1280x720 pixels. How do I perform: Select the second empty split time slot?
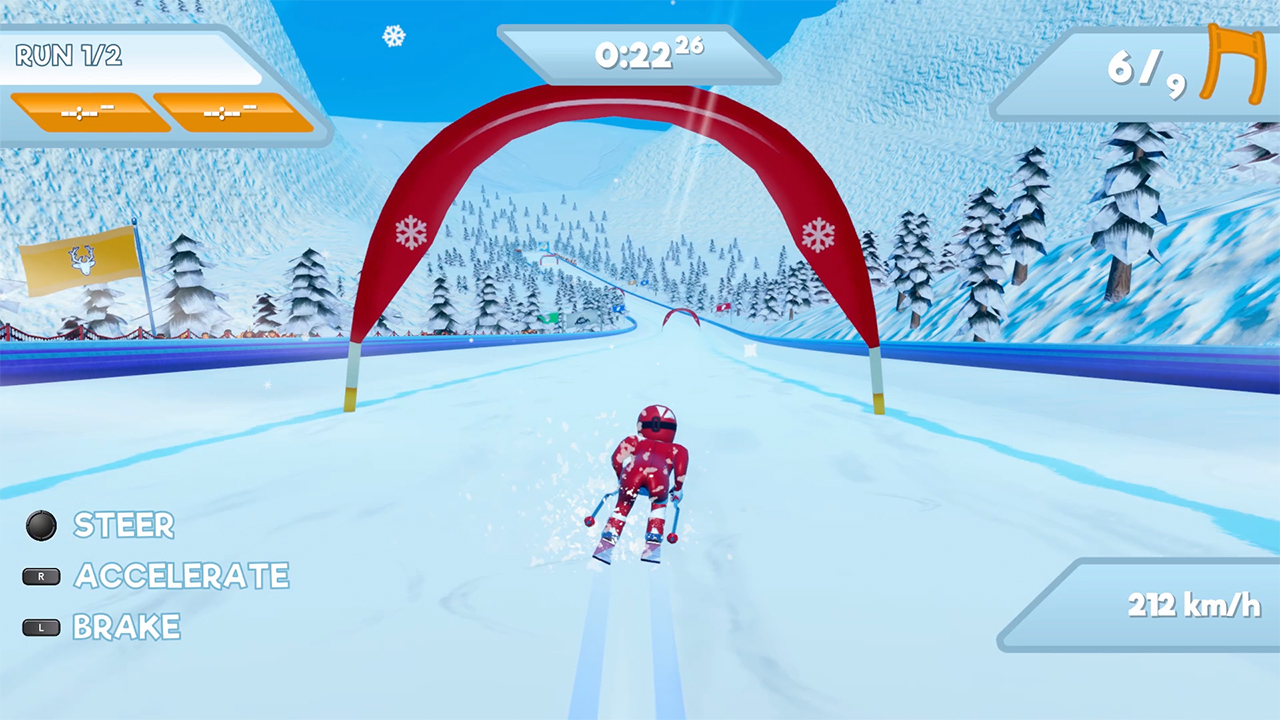click(x=232, y=112)
